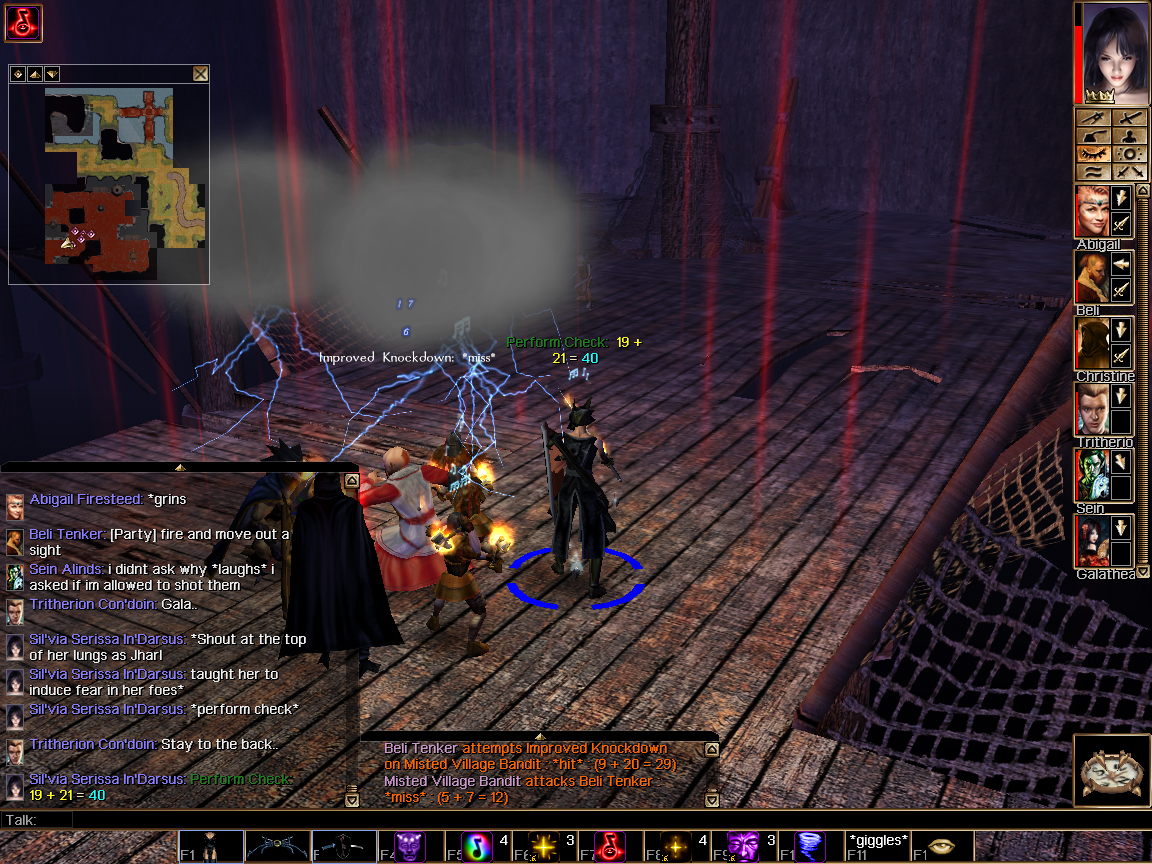The height and width of the screenshot is (864, 1152).
Task: Activate the rainbow music note quickslot
Action: 477,846
